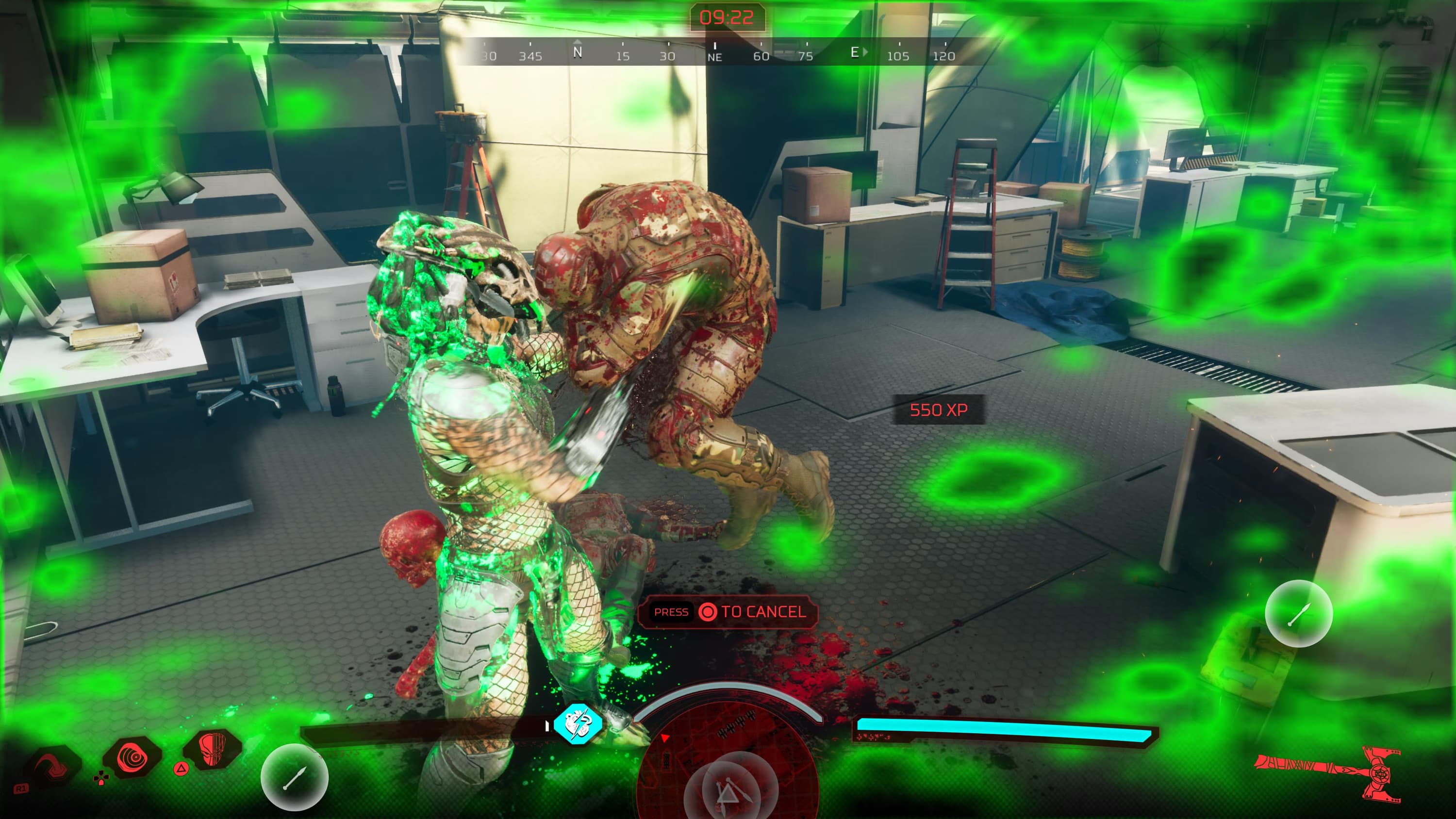Trigger the concentric rings target isolation icon

pos(133,758)
